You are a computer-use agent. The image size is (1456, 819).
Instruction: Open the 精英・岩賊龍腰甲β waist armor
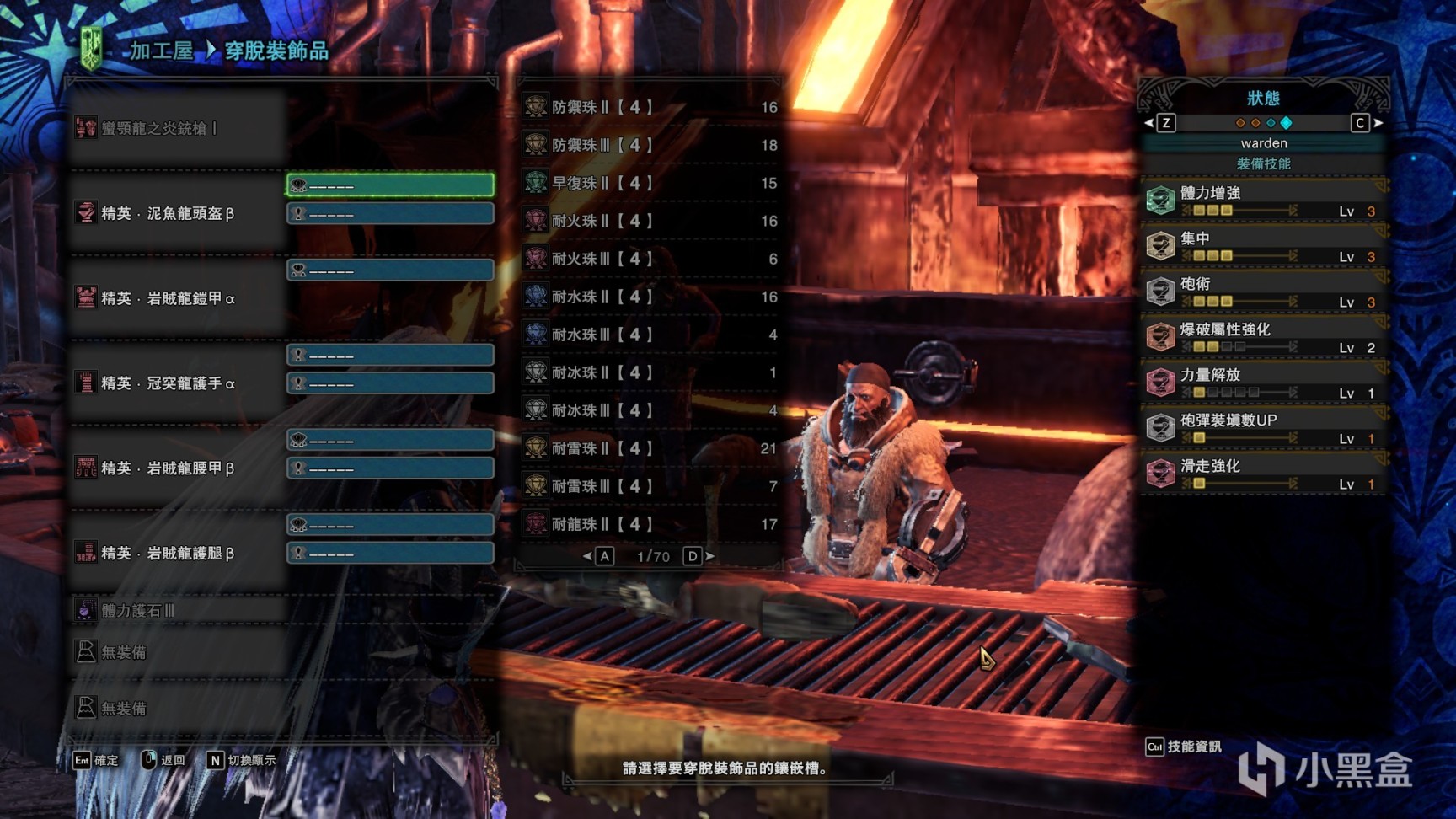167,468
